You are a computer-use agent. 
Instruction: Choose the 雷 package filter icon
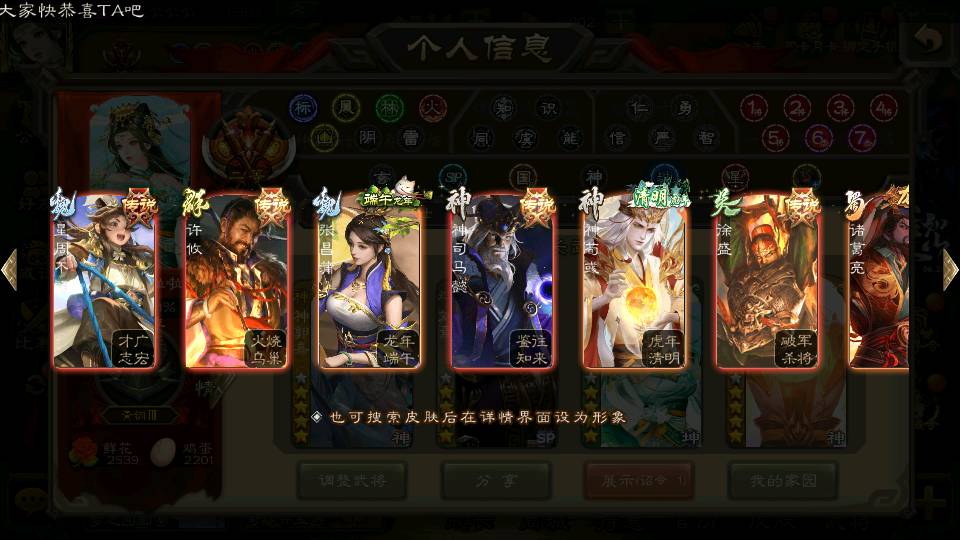[411, 137]
